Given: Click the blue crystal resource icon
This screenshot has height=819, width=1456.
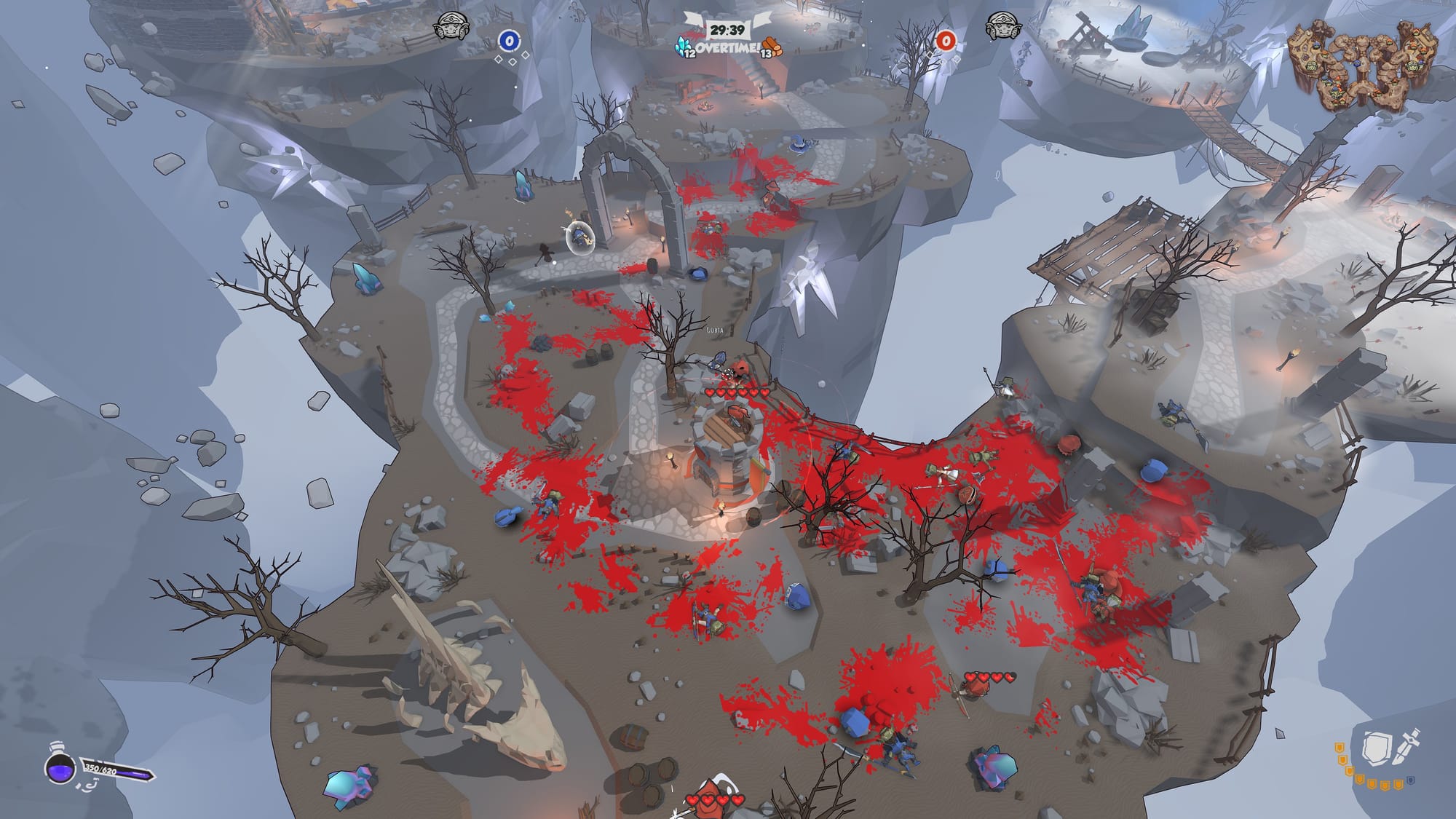Looking at the screenshot, I should pyautogui.click(x=684, y=45).
